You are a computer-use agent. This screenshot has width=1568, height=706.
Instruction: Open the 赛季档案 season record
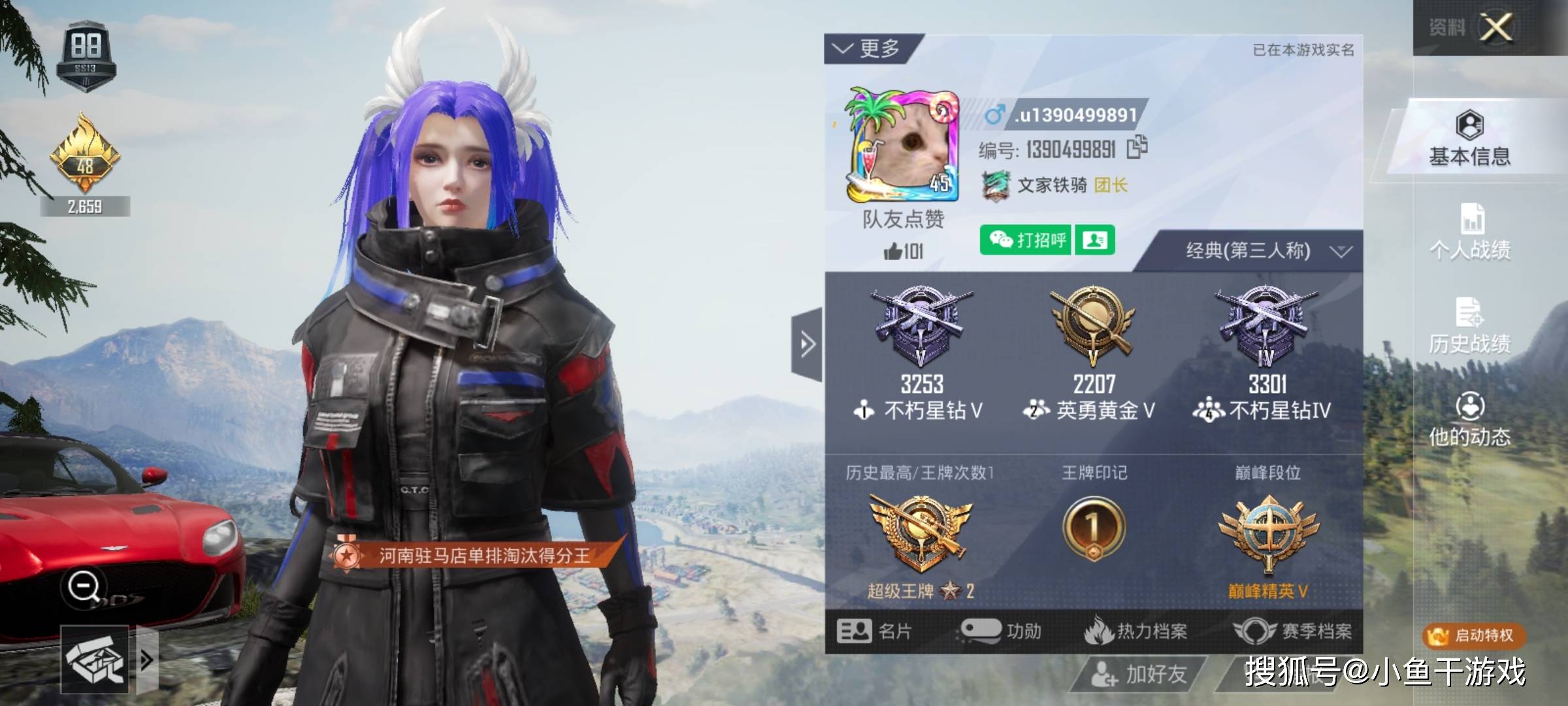[1292, 631]
